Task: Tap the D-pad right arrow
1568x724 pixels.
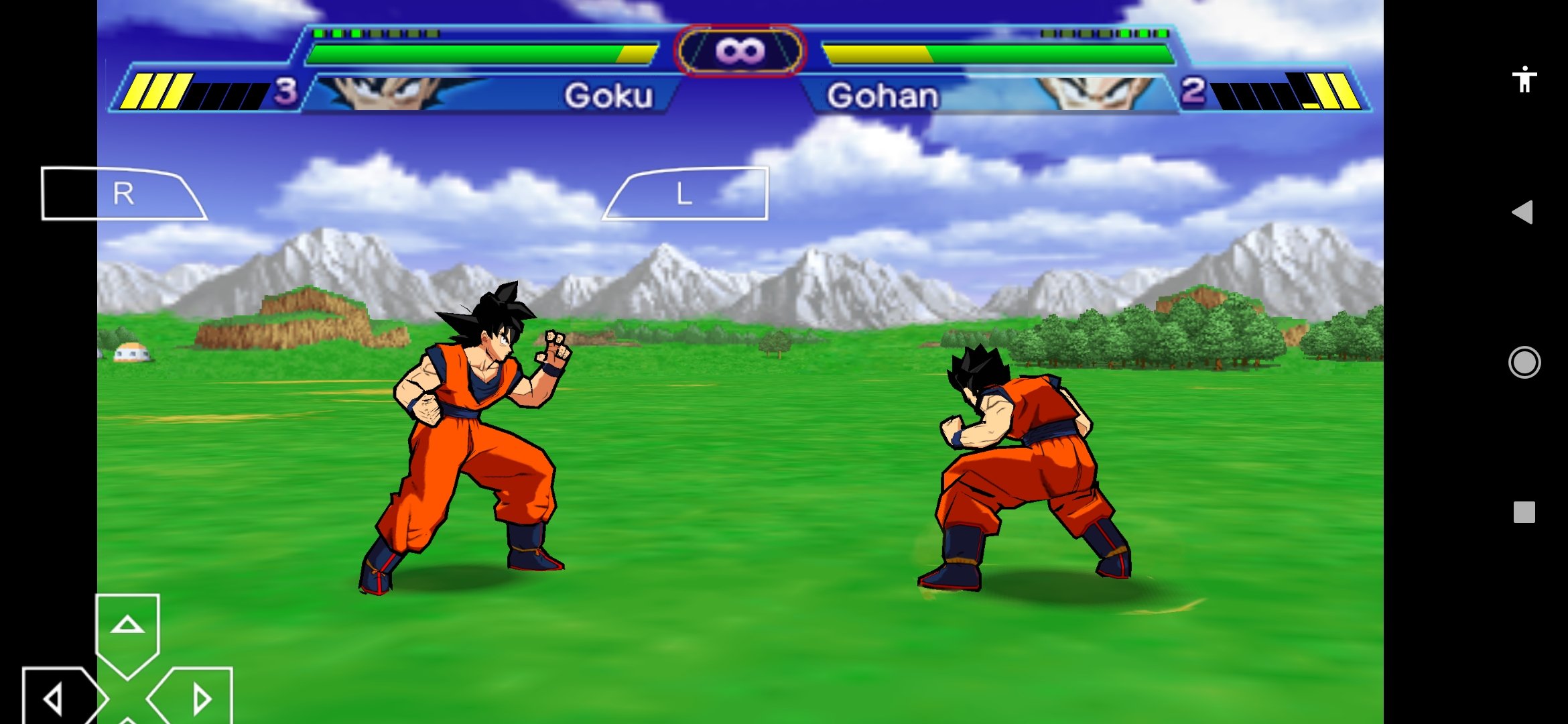Action: coord(198,699)
